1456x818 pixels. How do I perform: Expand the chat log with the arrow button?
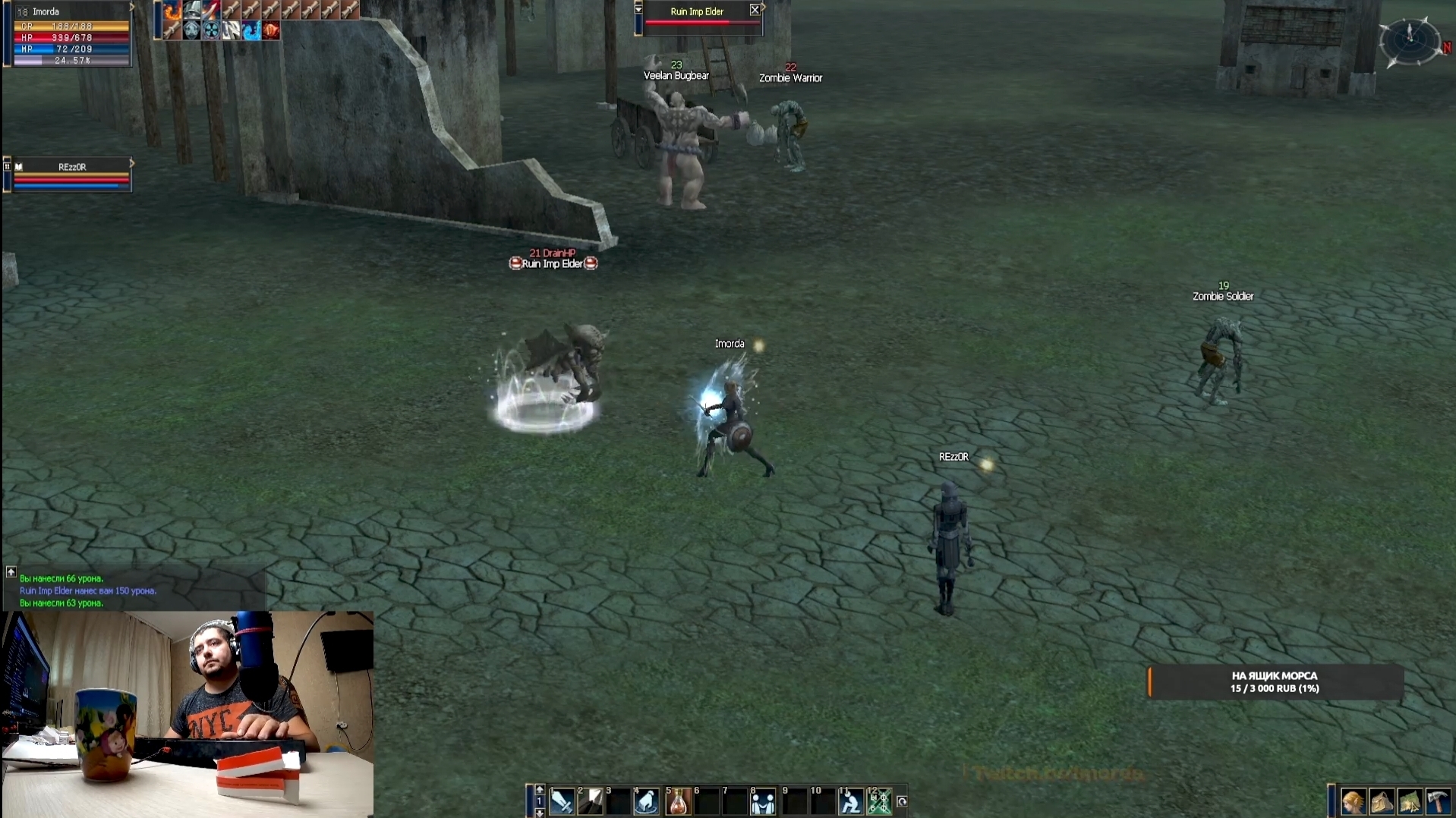click(x=11, y=571)
